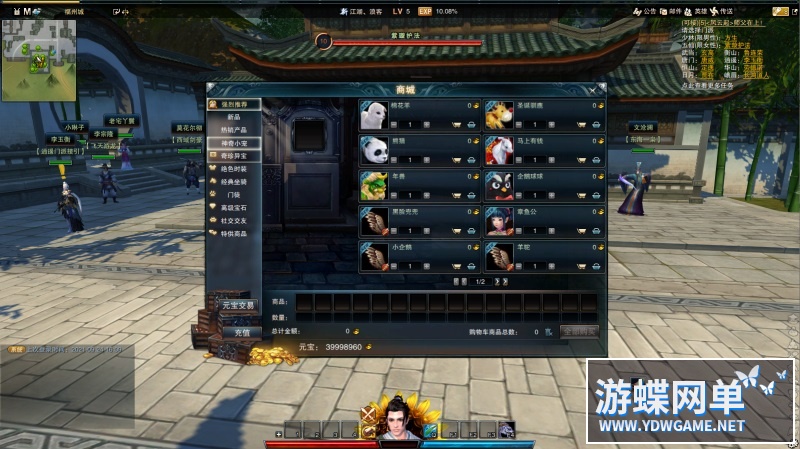Choose the 圣诞驯鹿 reindeer item
Viewport: 800px width, 449px height.
click(500, 115)
